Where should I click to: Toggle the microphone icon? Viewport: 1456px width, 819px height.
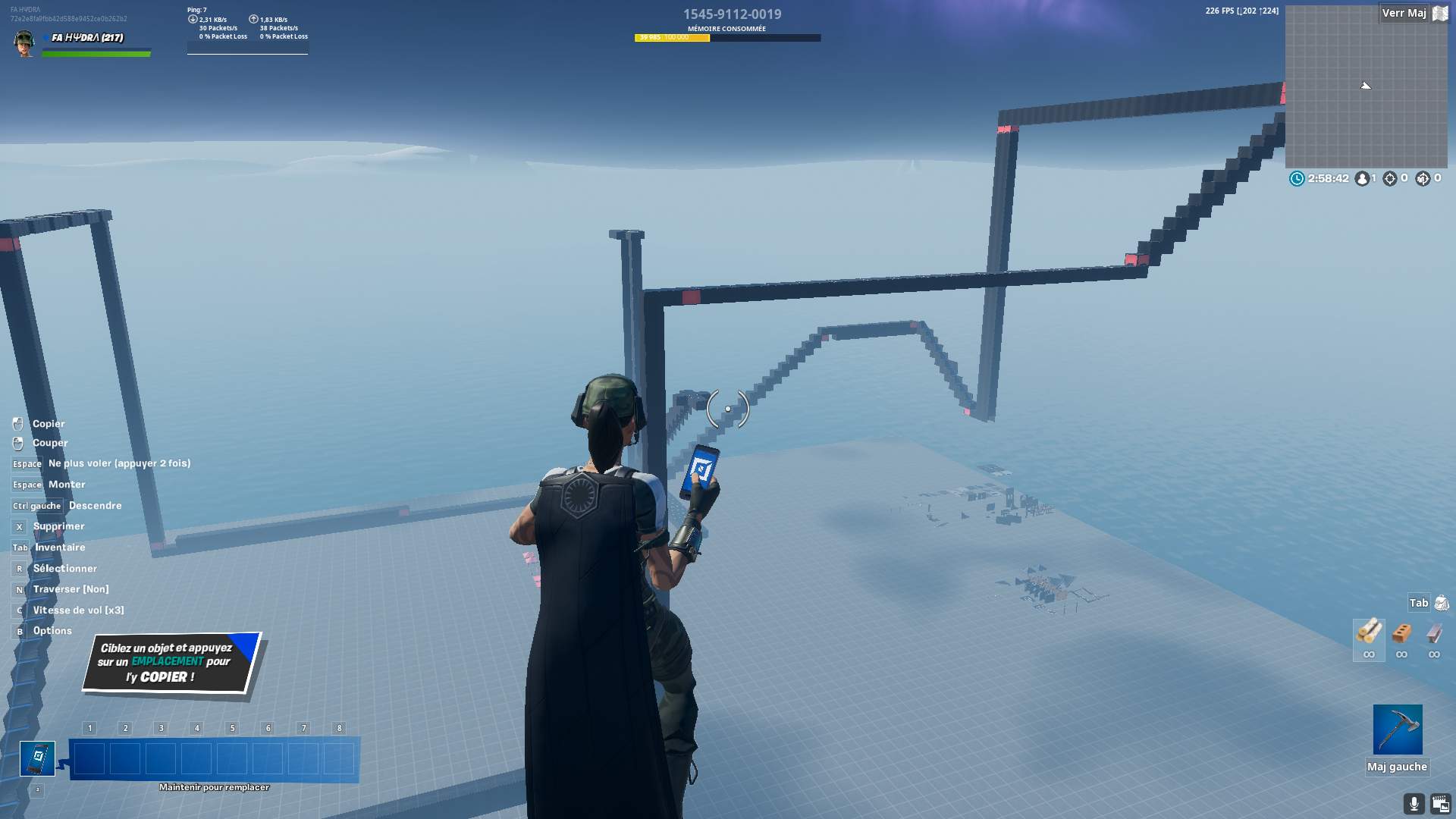pyautogui.click(x=1414, y=804)
